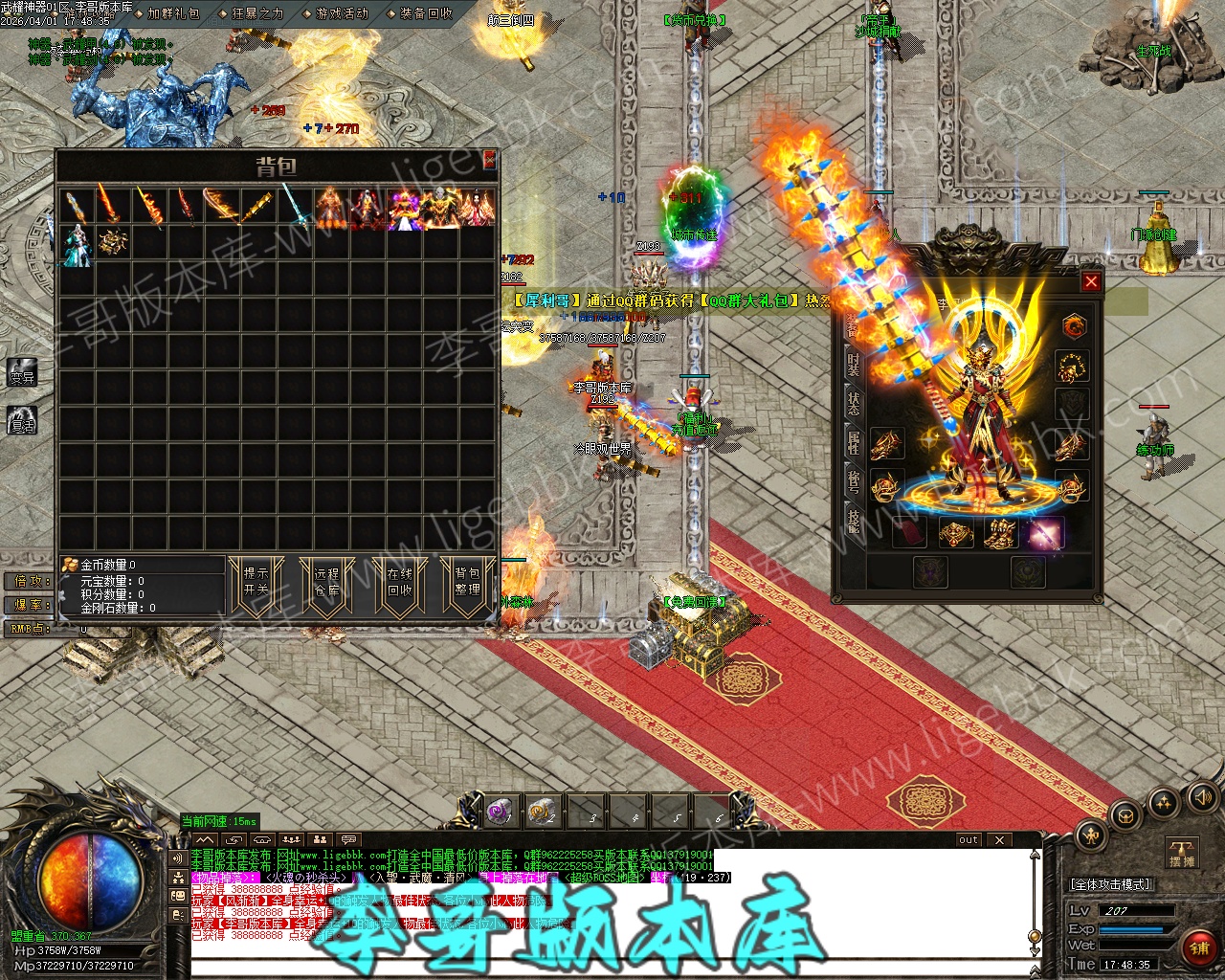Switch to the 状态 status tab
Image resolution: width=1225 pixels, height=980 pixels.
853,403
